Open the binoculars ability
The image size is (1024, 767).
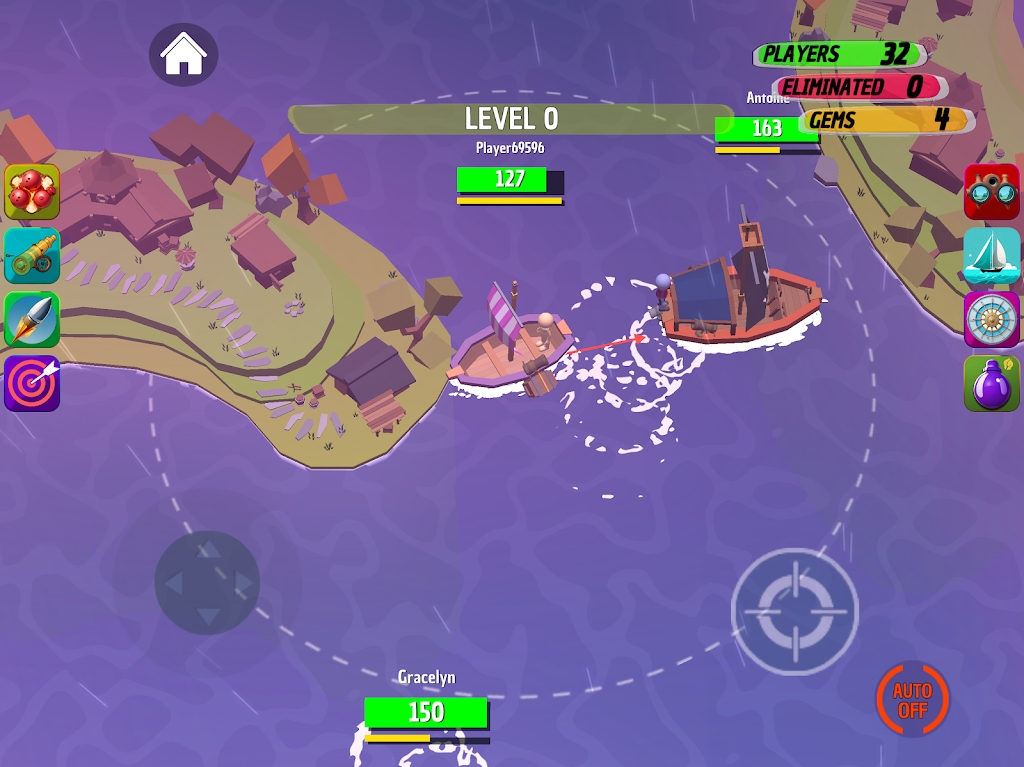[x=991, y=191]
